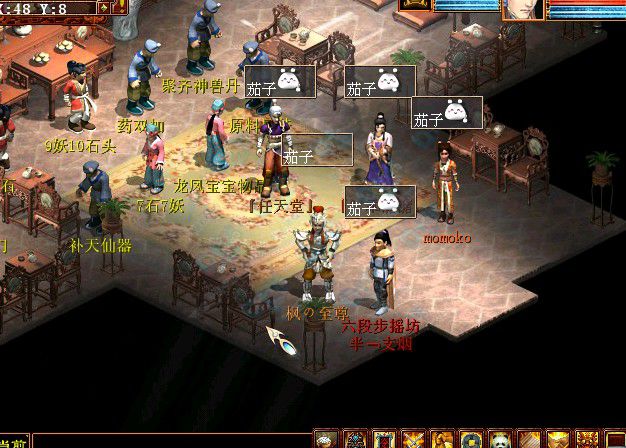Click the crossed swords toolbar icon
This screenshot has height=448, width=626.
click(x=412, y=439)
